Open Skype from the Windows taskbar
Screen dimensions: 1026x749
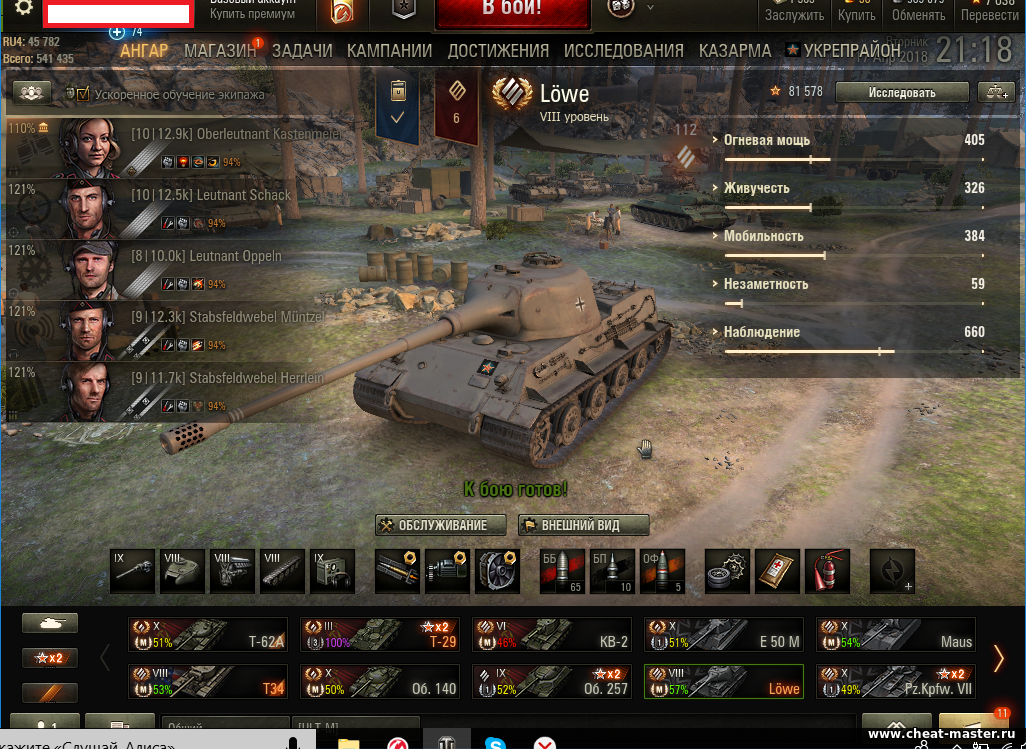[x=493, y=742]
